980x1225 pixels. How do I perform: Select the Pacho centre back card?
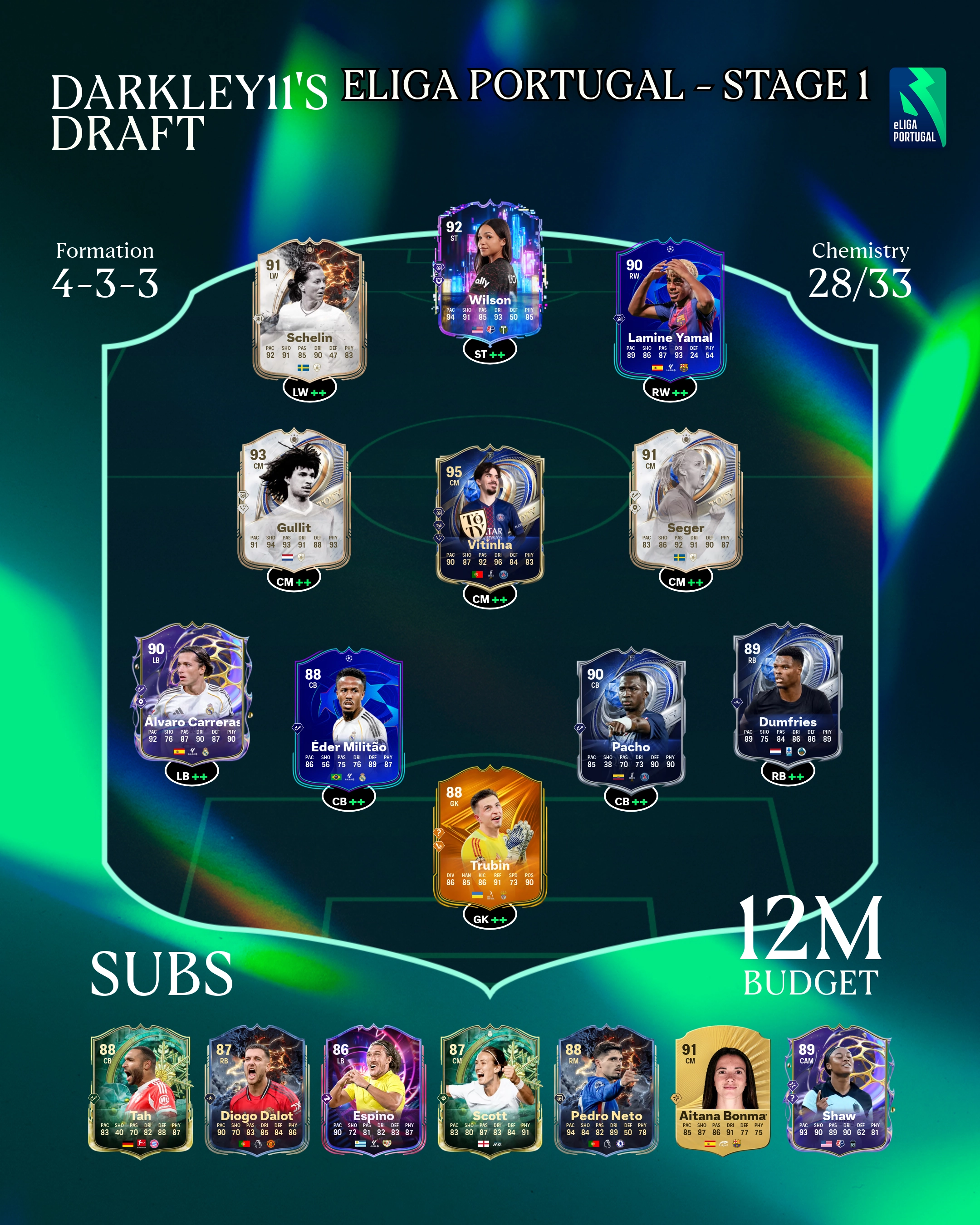click(631, 719)
